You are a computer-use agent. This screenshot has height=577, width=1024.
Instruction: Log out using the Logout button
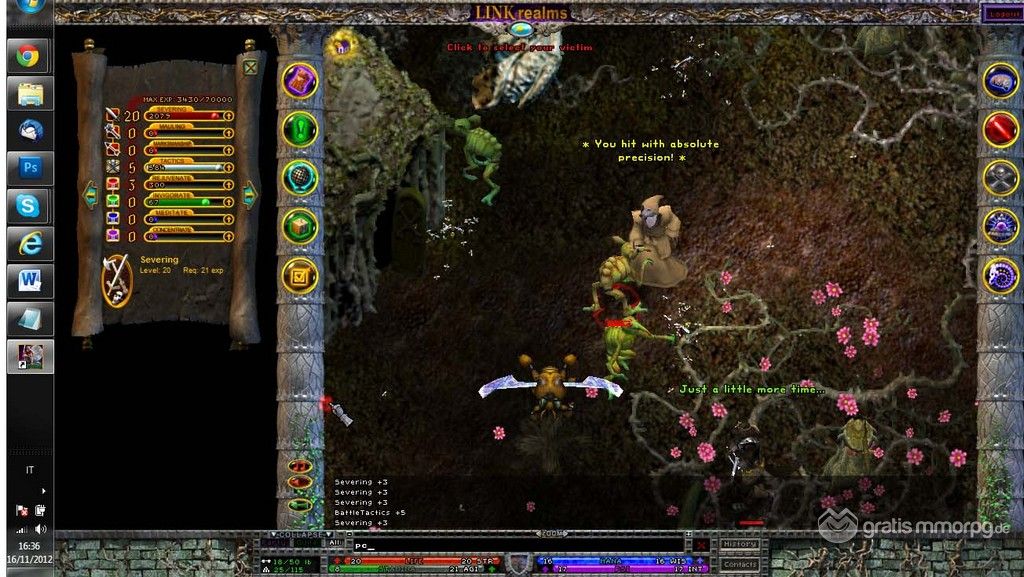pyautogui.click(x=1002, y=14)
